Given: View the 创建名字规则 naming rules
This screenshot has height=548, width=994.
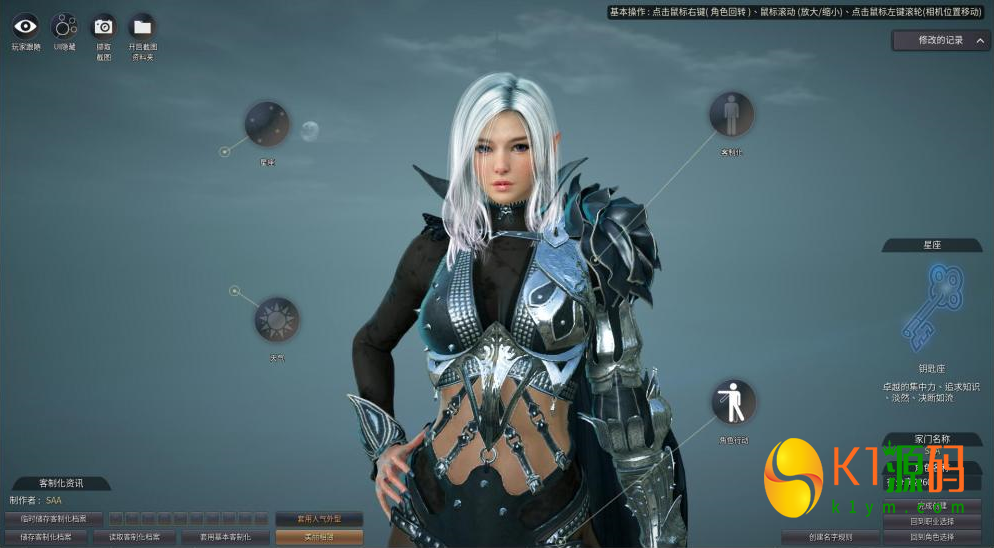Looking at the screenshot, I should [830, 537].
